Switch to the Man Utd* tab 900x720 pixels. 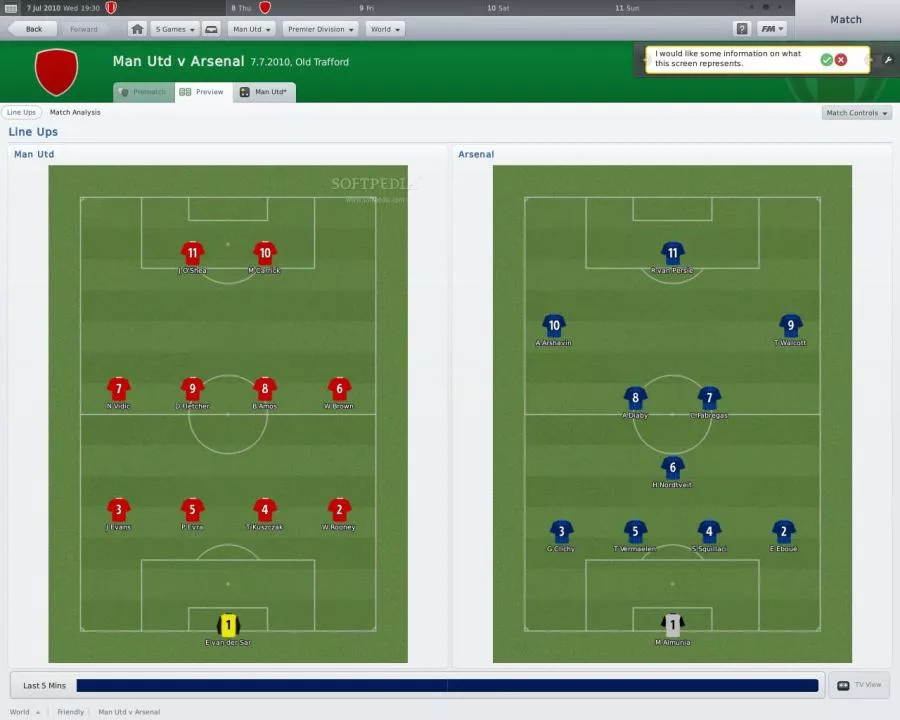click(x=265, y=92)
